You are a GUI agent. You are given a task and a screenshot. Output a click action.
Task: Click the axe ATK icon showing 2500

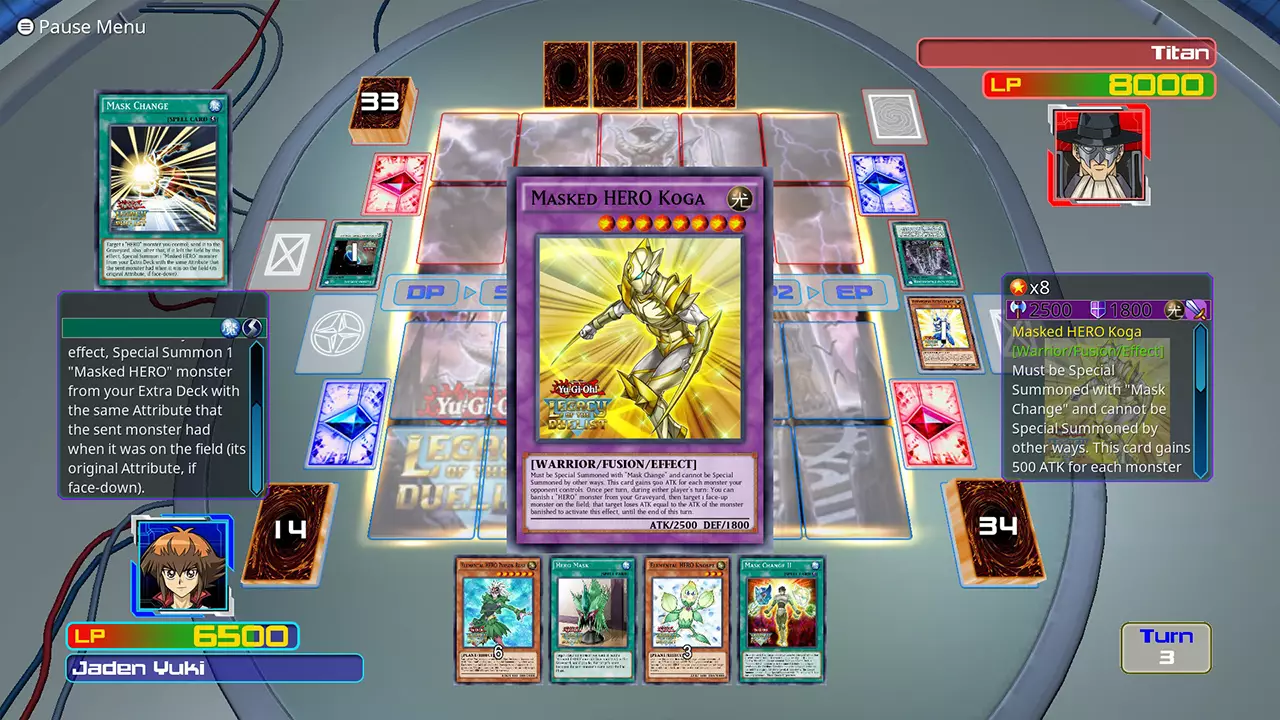[1017, 311]
